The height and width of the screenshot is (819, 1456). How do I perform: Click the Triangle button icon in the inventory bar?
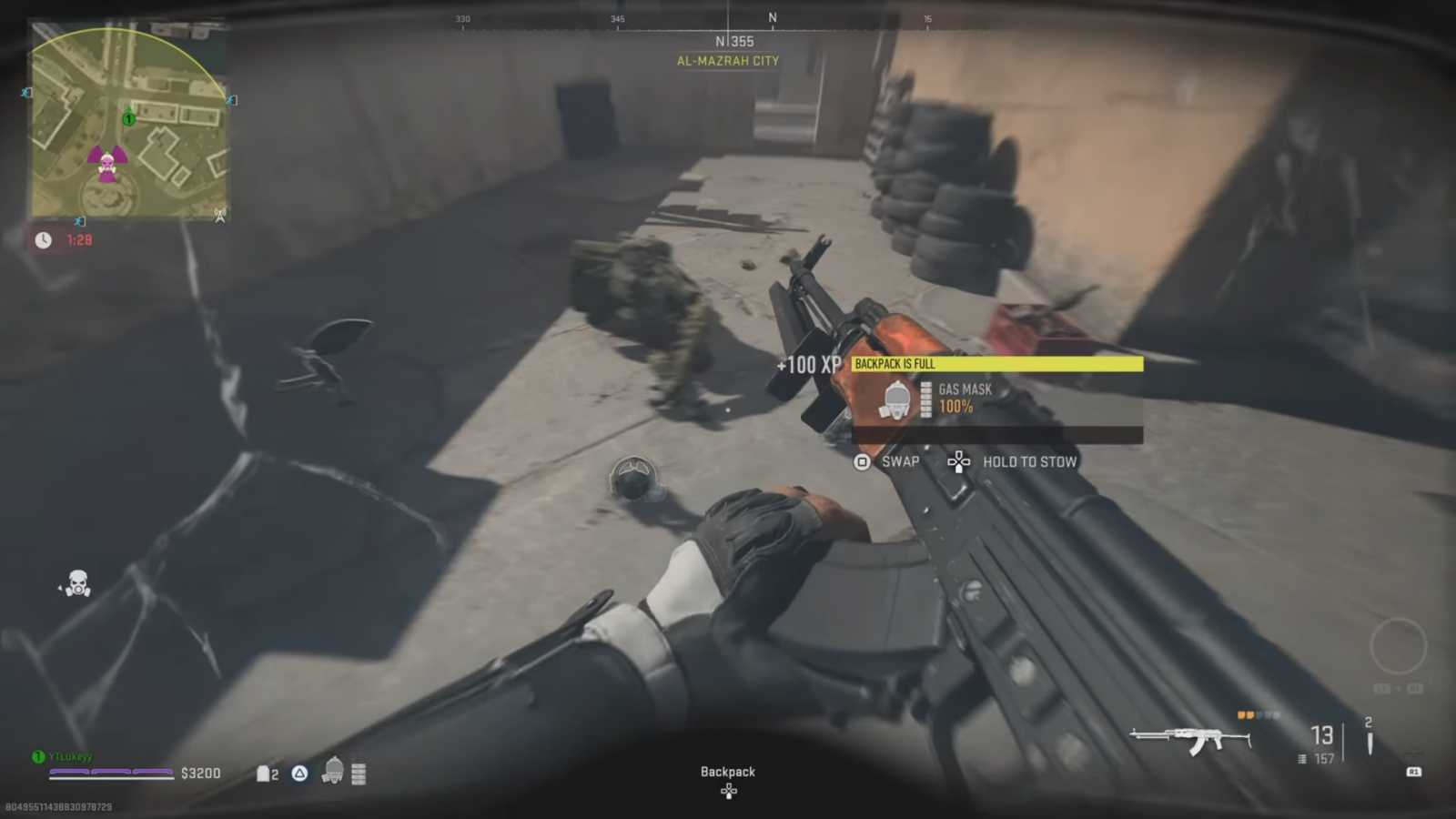tap(299, 772)
